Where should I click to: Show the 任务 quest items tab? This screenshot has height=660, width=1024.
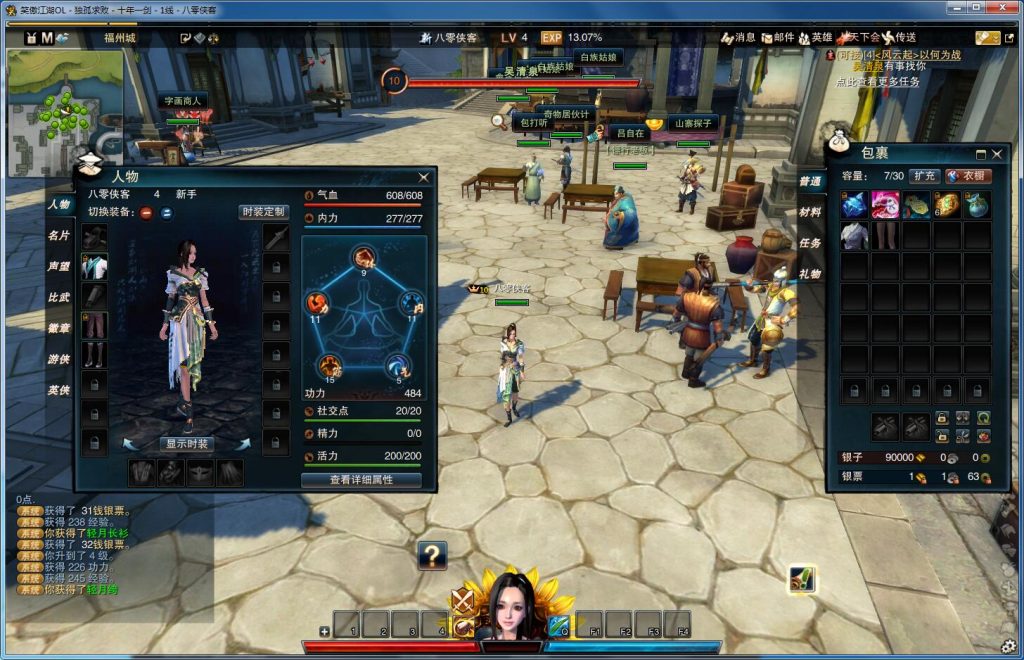(x=810, y=243)
